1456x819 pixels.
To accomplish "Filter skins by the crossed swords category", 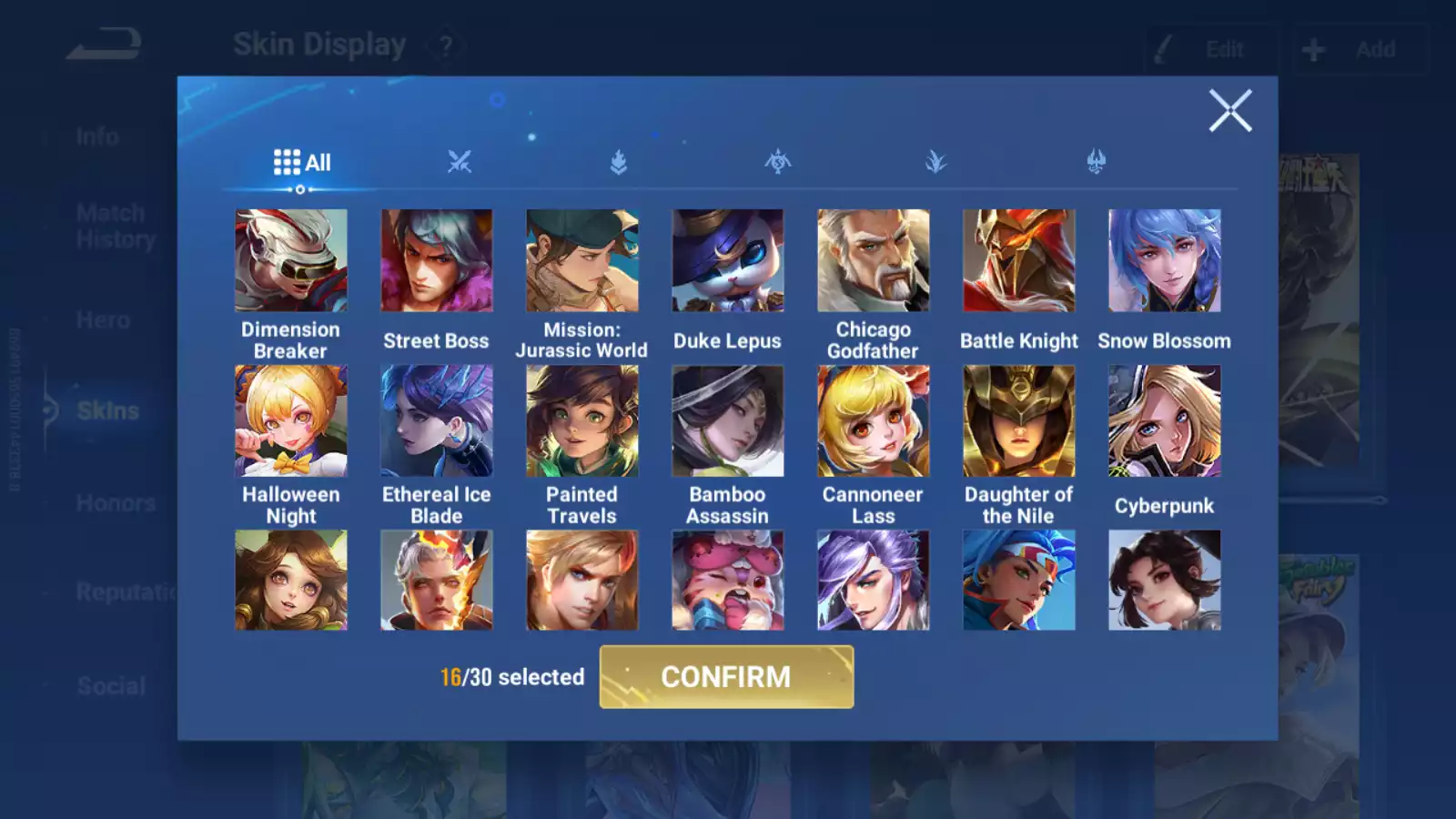I will [460, 163].
